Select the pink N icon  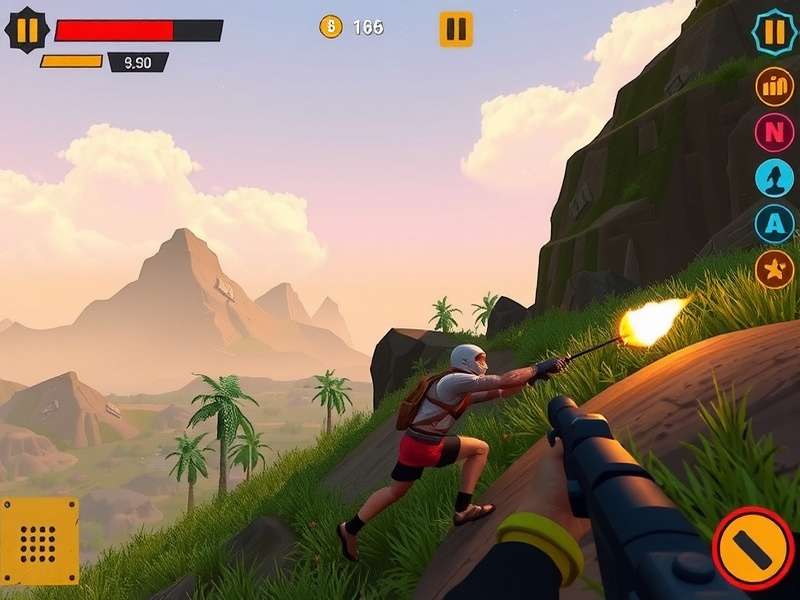(x=774, y=131)
